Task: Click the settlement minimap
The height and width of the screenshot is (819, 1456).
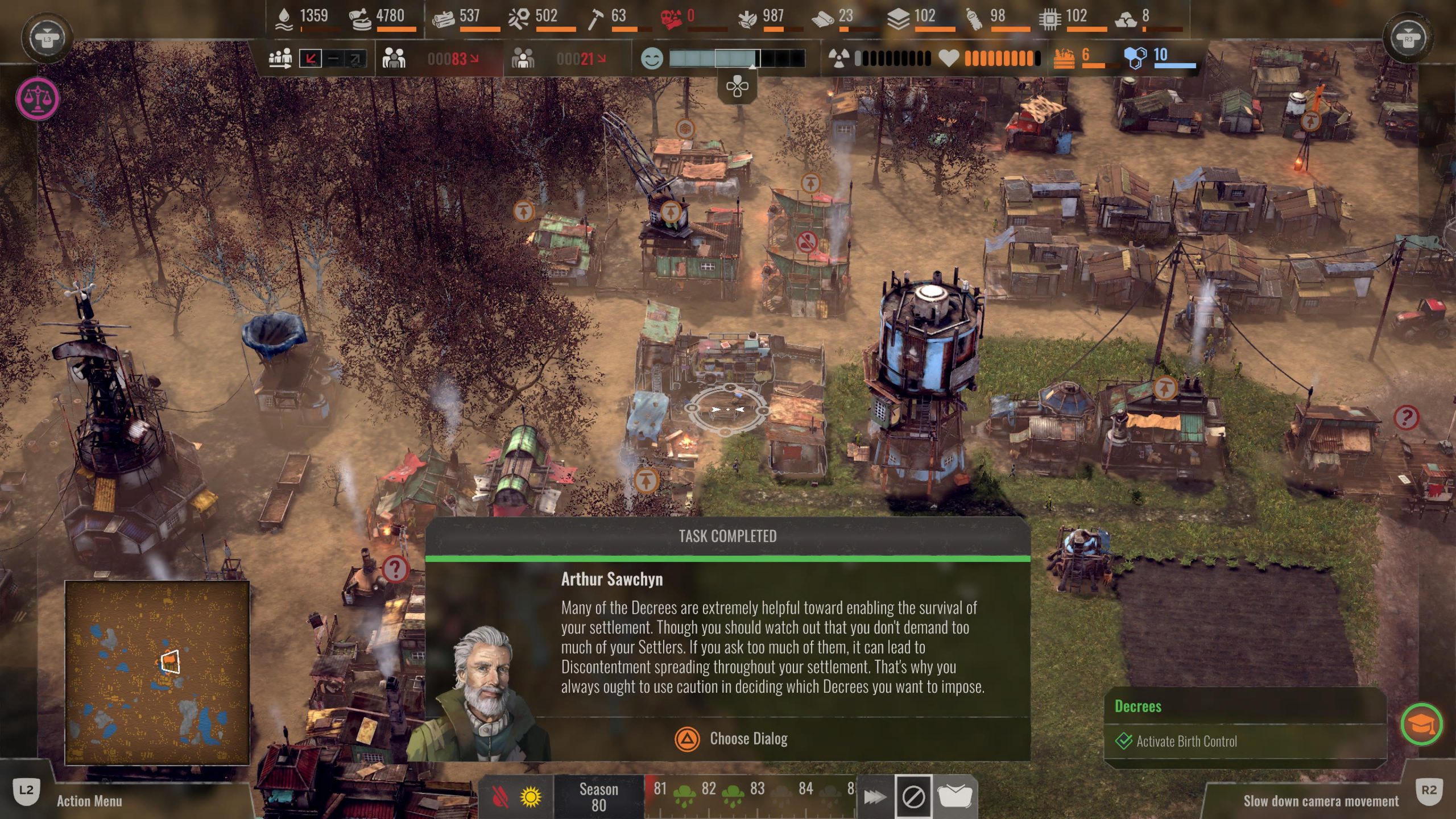Action: pos(157,672)
